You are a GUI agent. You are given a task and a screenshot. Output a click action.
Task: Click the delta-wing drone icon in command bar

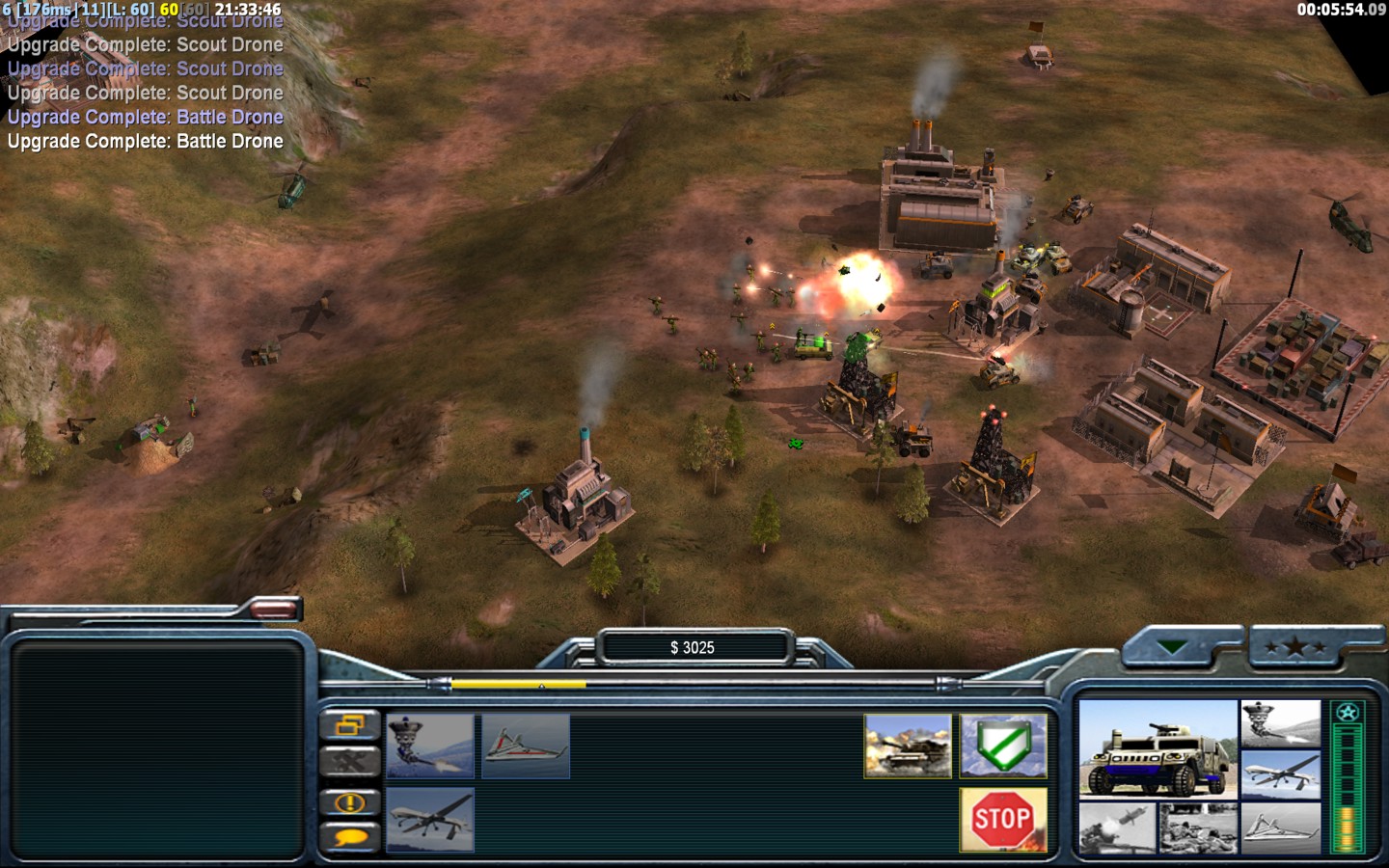click(x=526, y=746)
